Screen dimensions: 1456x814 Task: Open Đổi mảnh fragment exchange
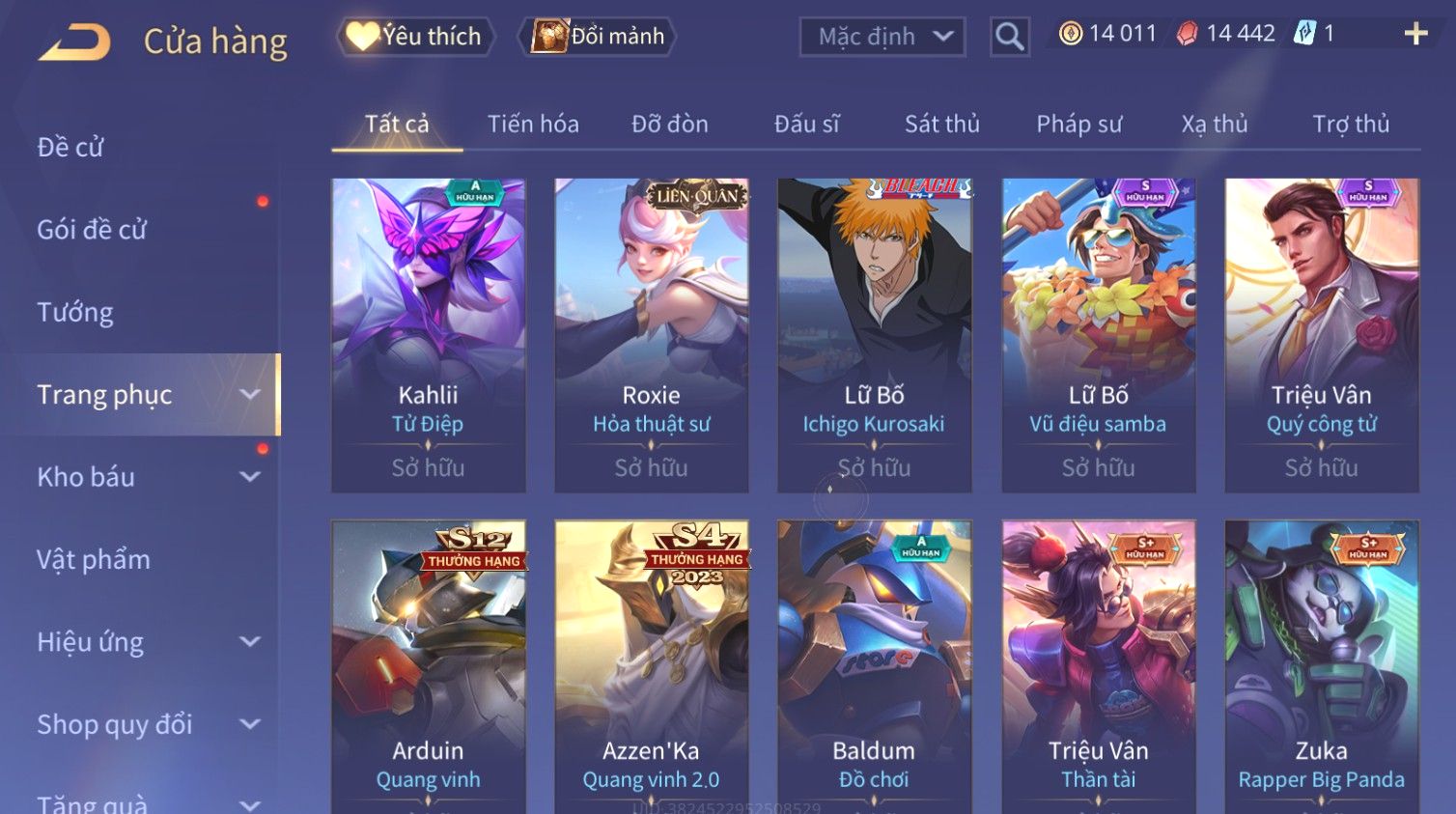(x=599, y=37)
